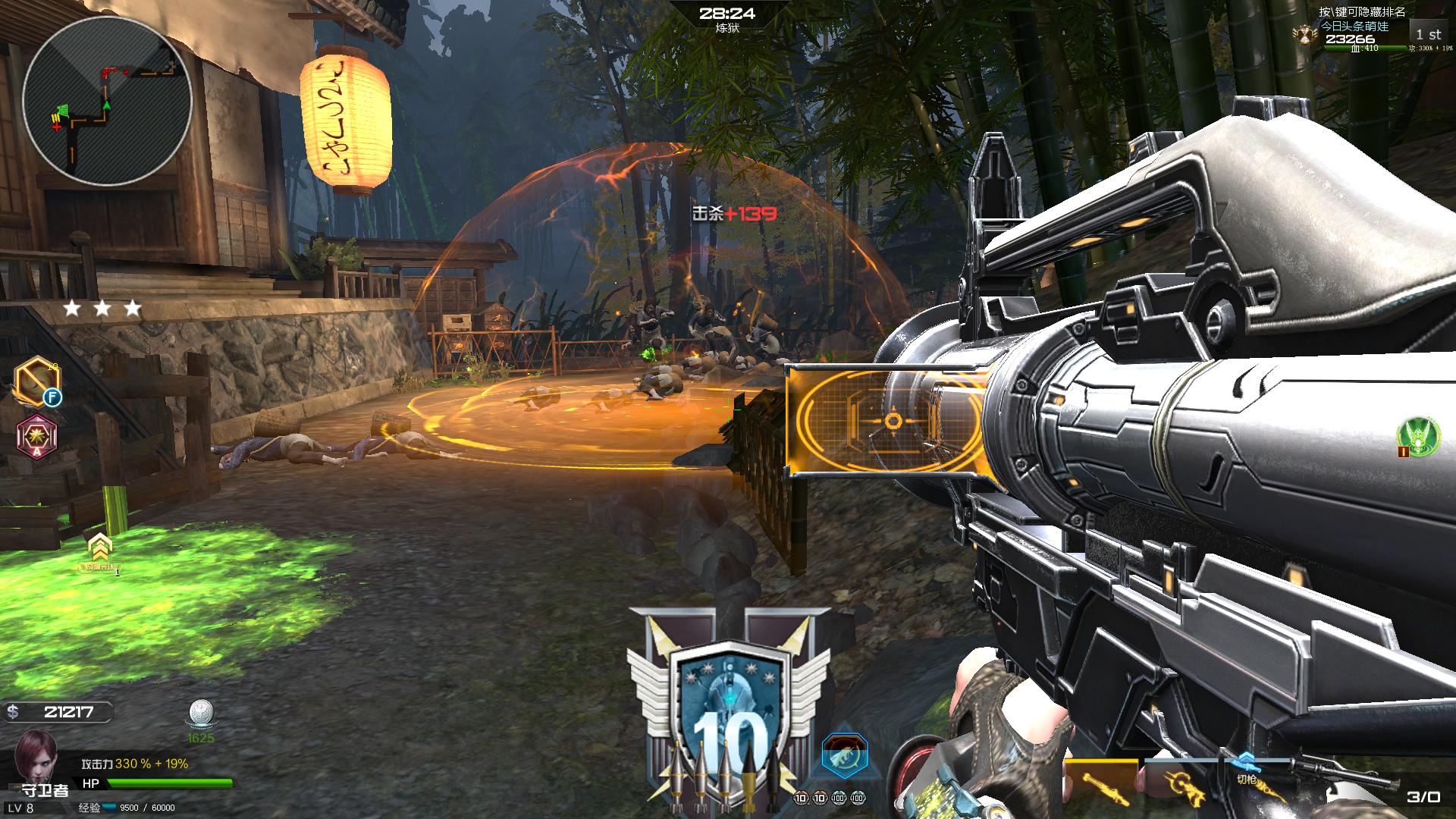Image resolution: width=1456 pixels, height=819 pixels.
Task: Click the green dragon buff icon
Action: tap(1419, 436)
